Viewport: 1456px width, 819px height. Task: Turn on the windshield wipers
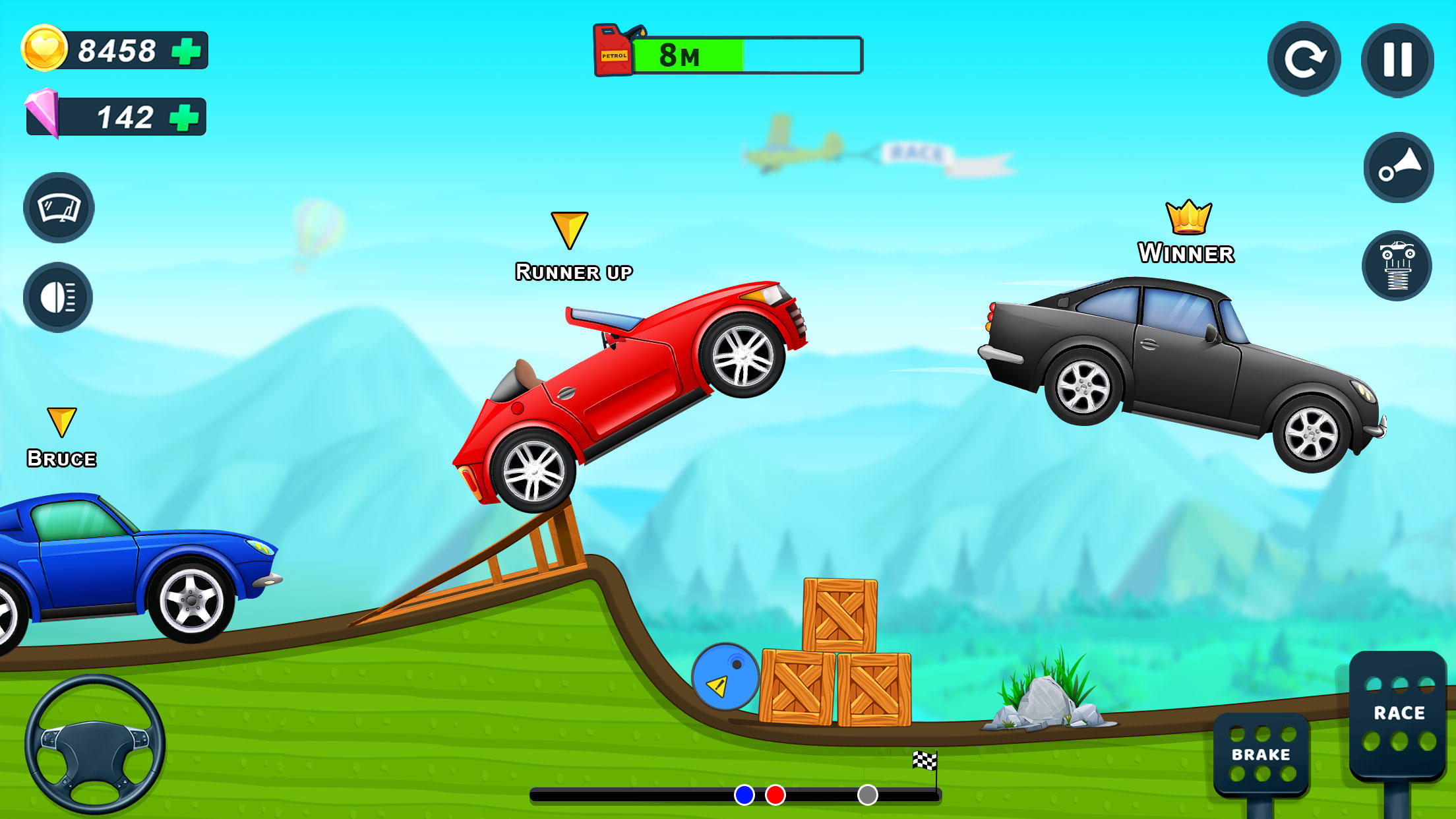coord(59,208)
